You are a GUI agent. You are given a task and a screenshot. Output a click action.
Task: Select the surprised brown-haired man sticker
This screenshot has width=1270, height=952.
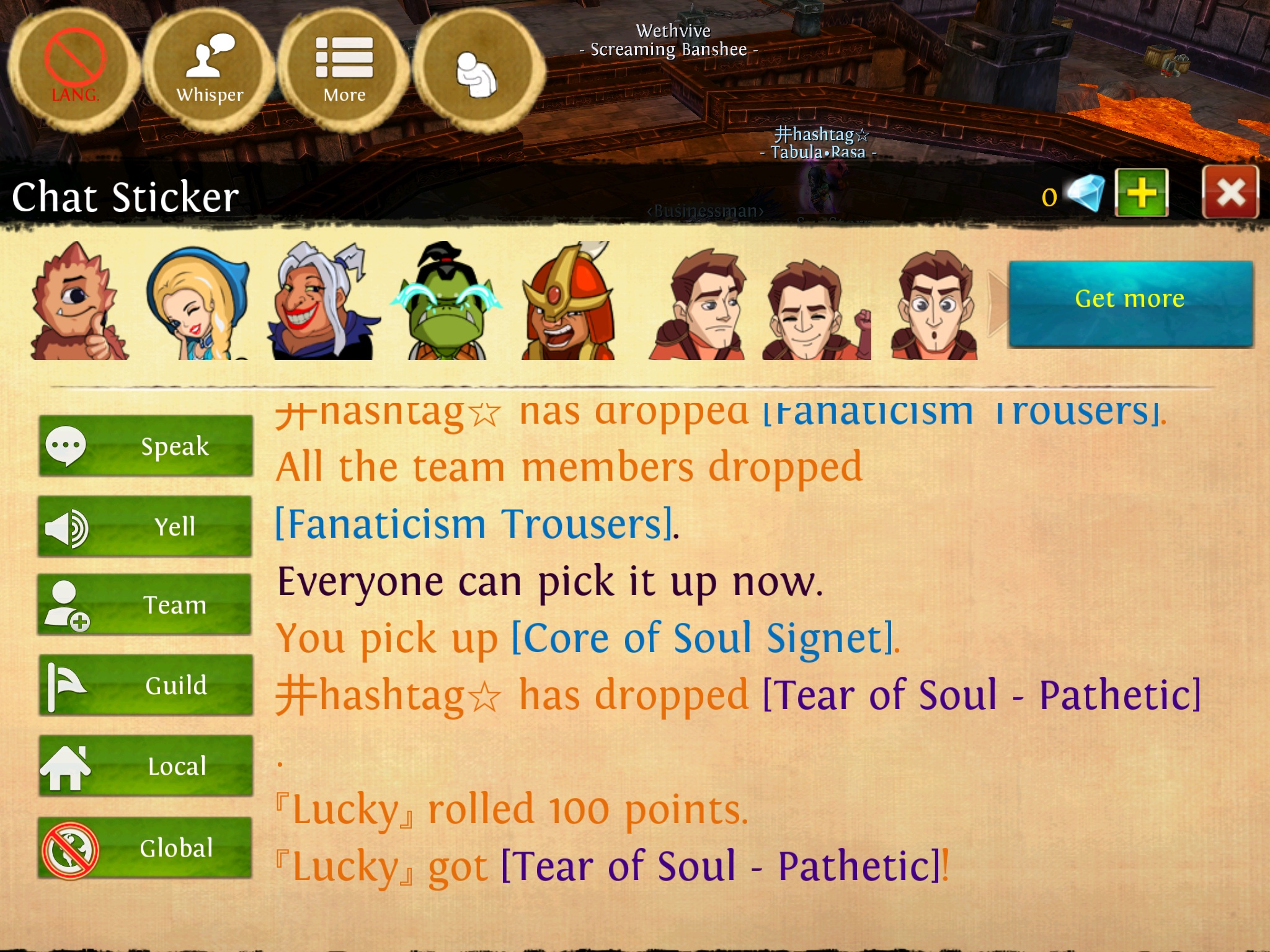935,305
